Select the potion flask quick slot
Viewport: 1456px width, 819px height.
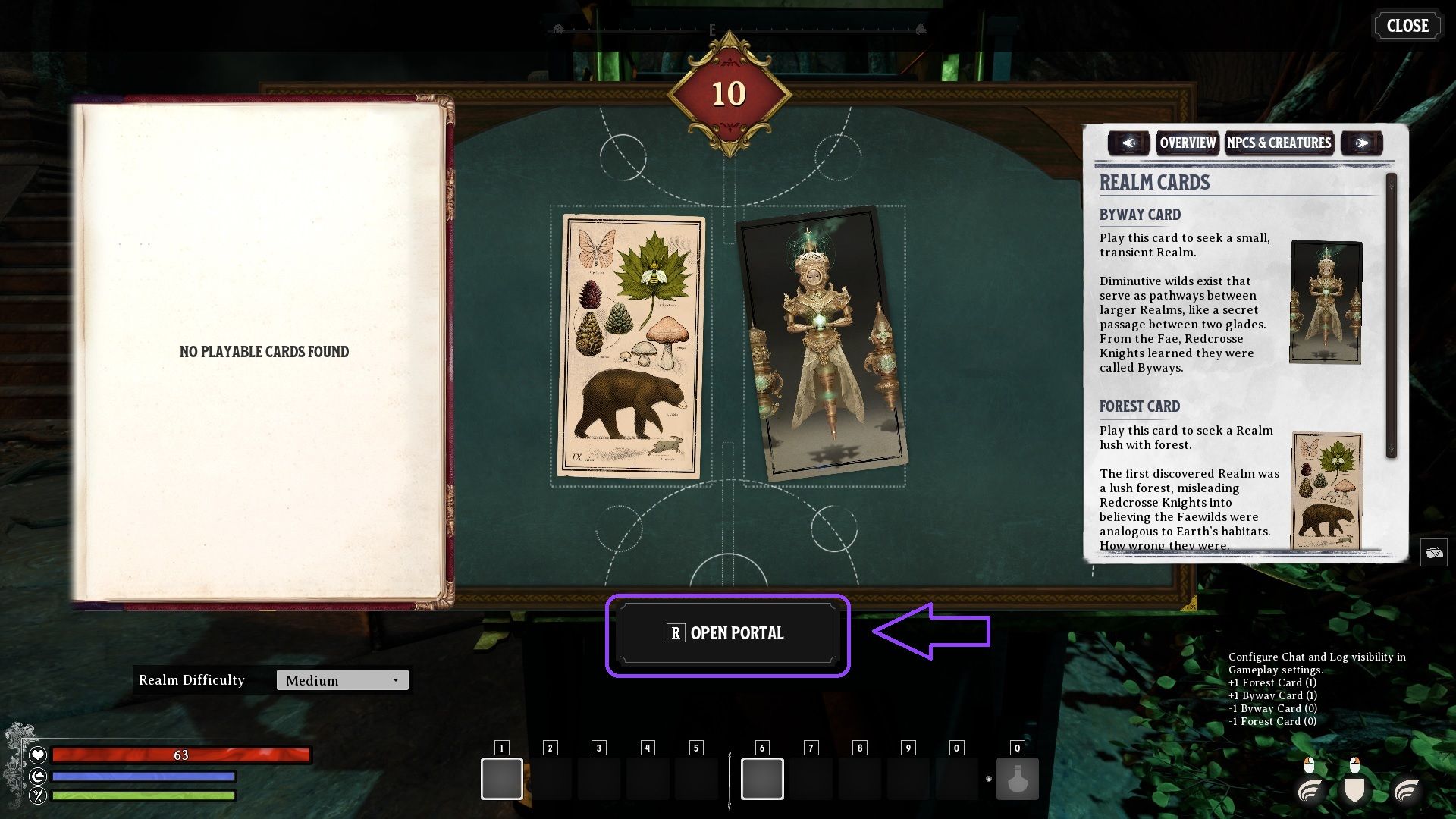(x=1017, y=779)
